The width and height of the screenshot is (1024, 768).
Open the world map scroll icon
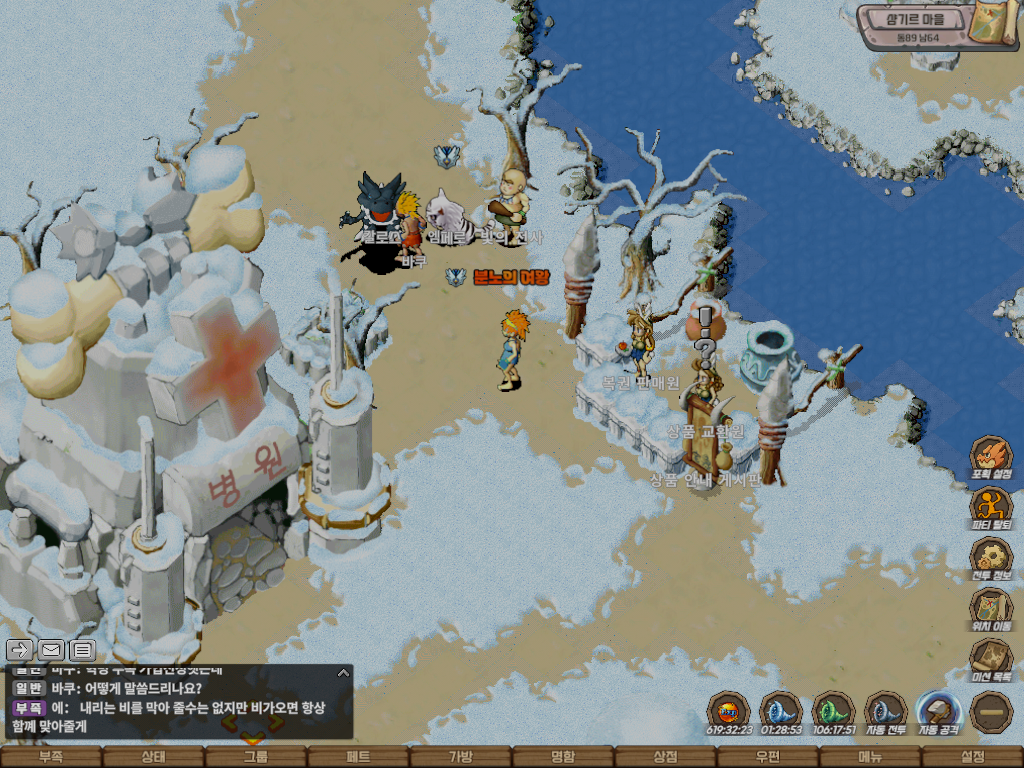point(993,24)
